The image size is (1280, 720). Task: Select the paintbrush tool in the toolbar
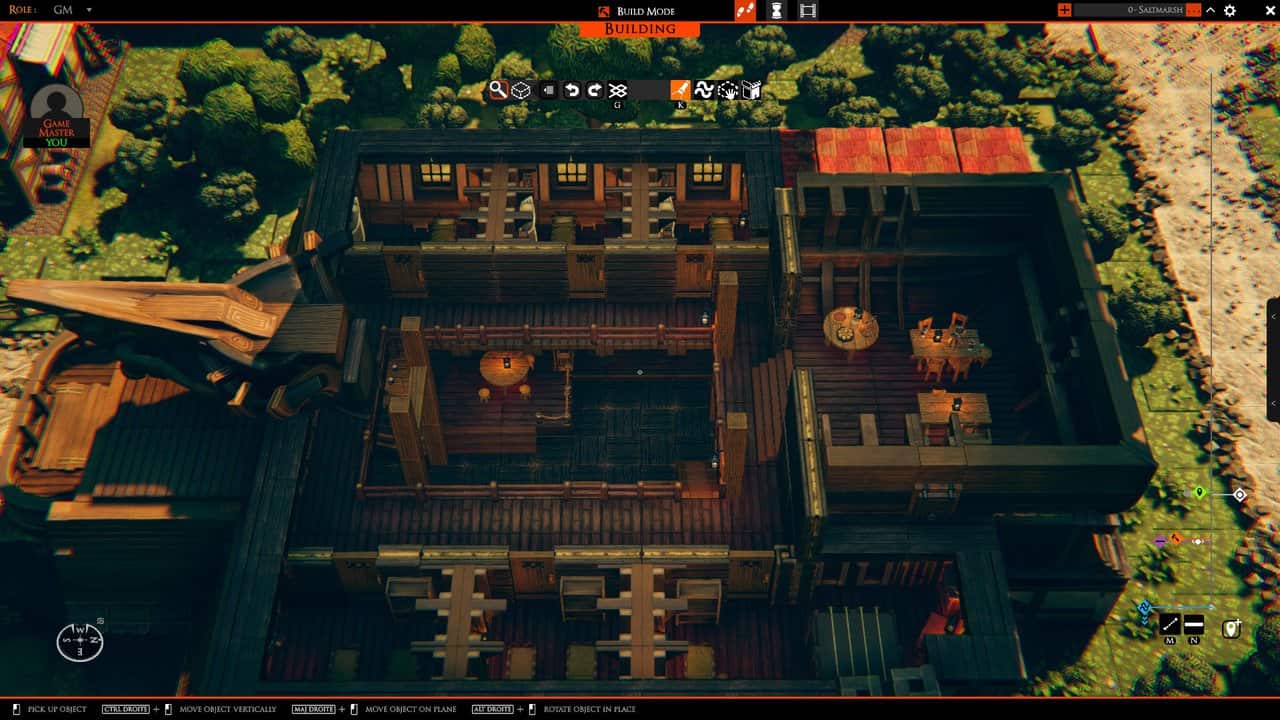pyautogui.click(x=679, y=88)
